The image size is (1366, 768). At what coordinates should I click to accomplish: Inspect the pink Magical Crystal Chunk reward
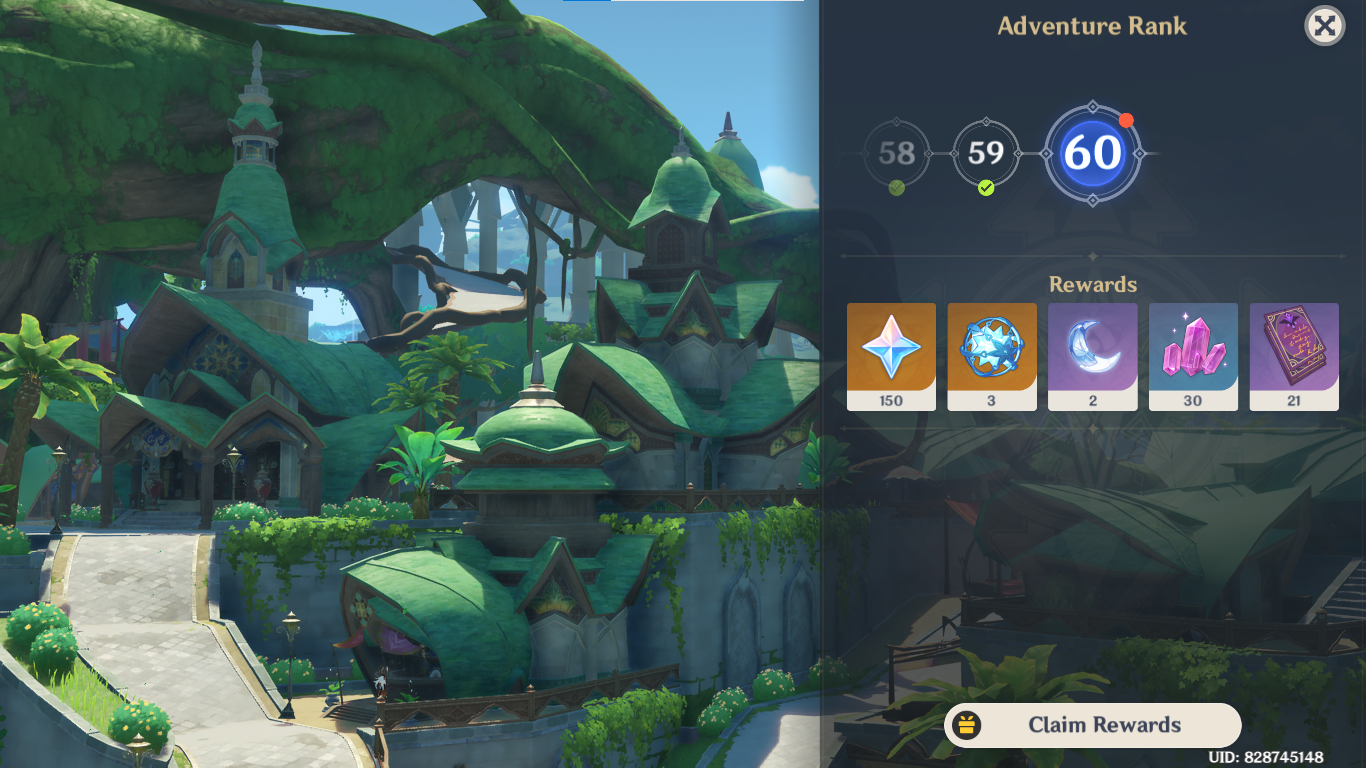[x=1193, y=350]
